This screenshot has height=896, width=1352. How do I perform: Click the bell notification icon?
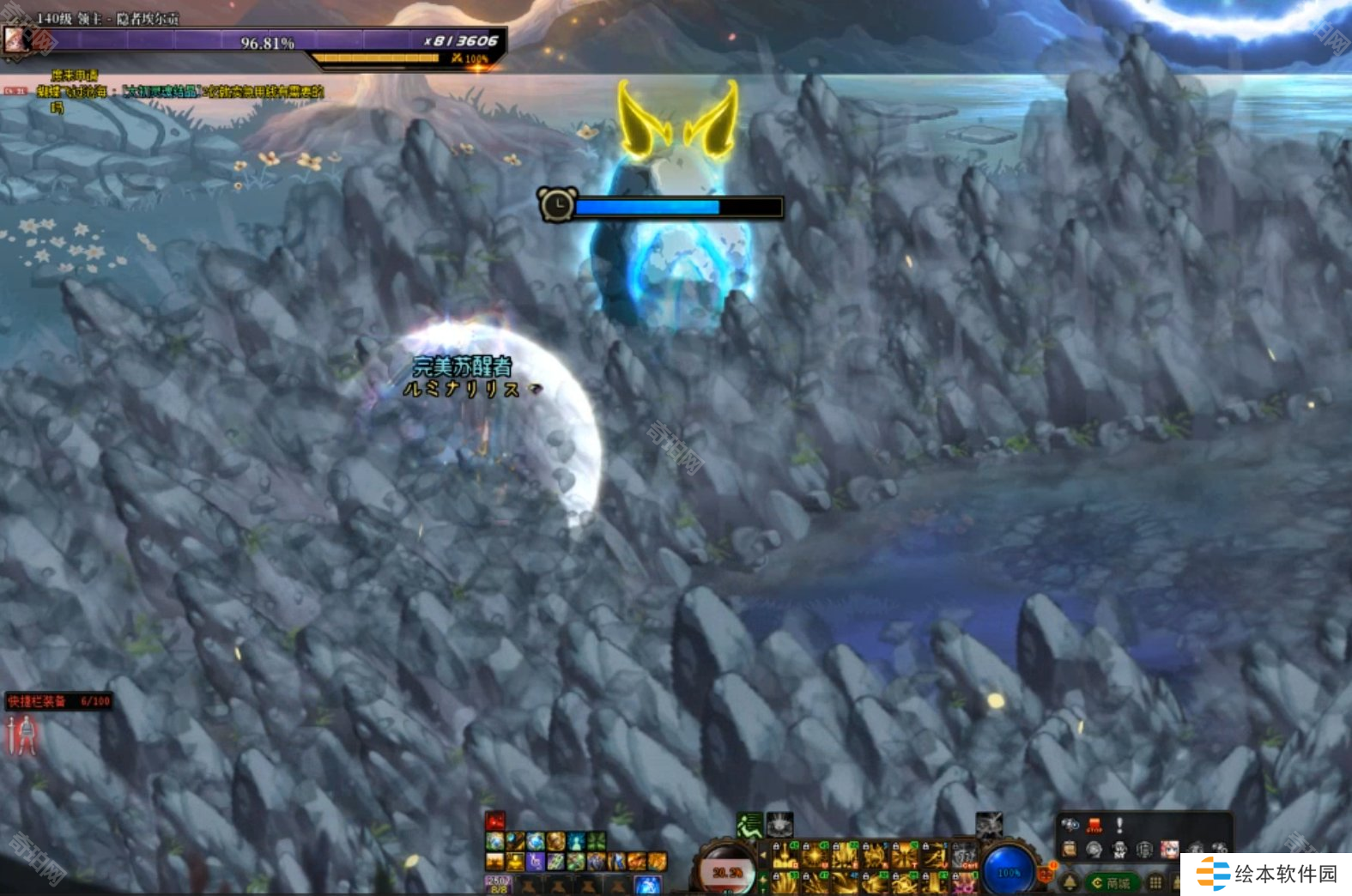[x=1070, y=881]
